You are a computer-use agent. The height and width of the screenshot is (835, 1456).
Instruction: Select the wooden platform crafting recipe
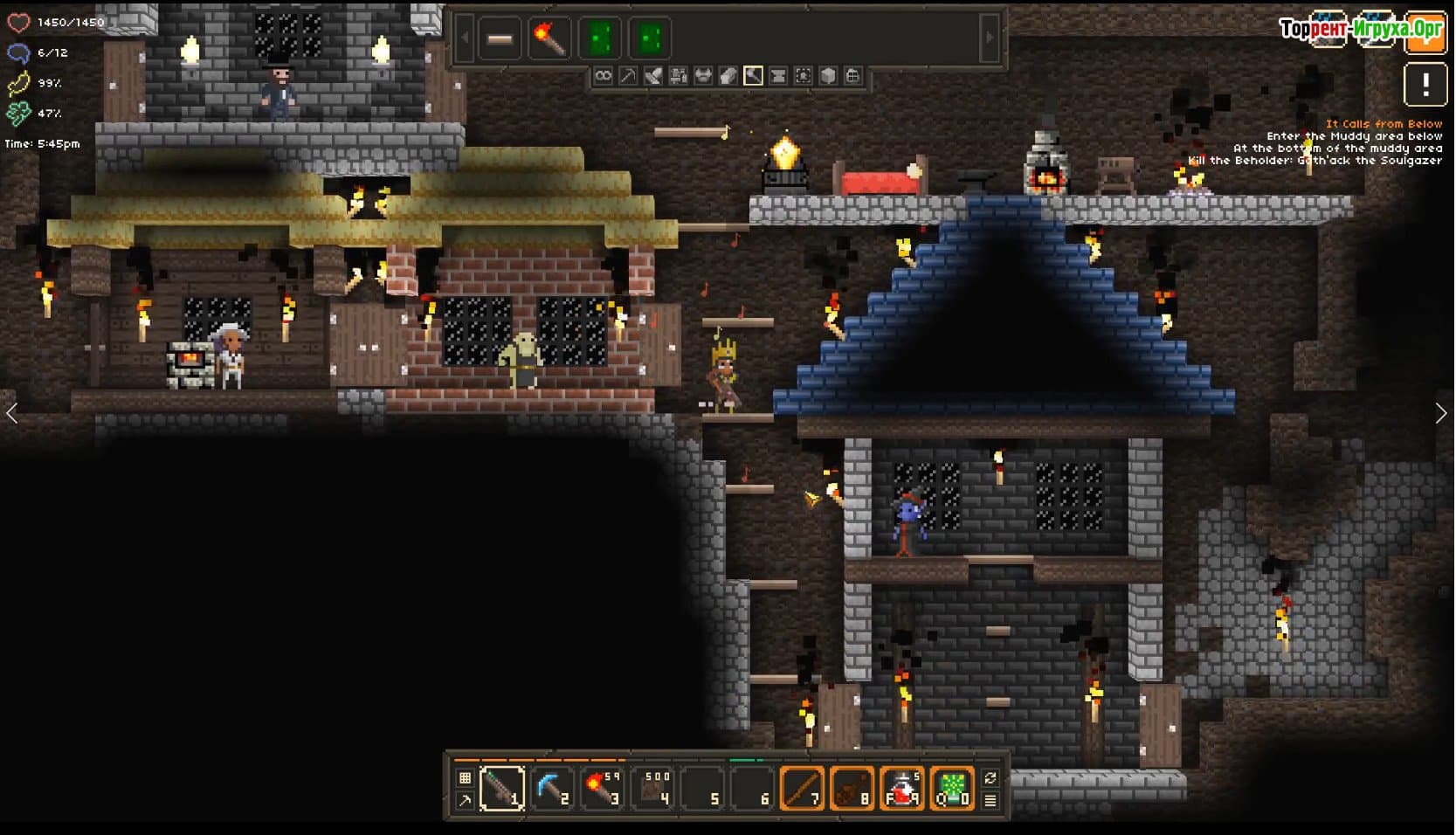[500, 39]
